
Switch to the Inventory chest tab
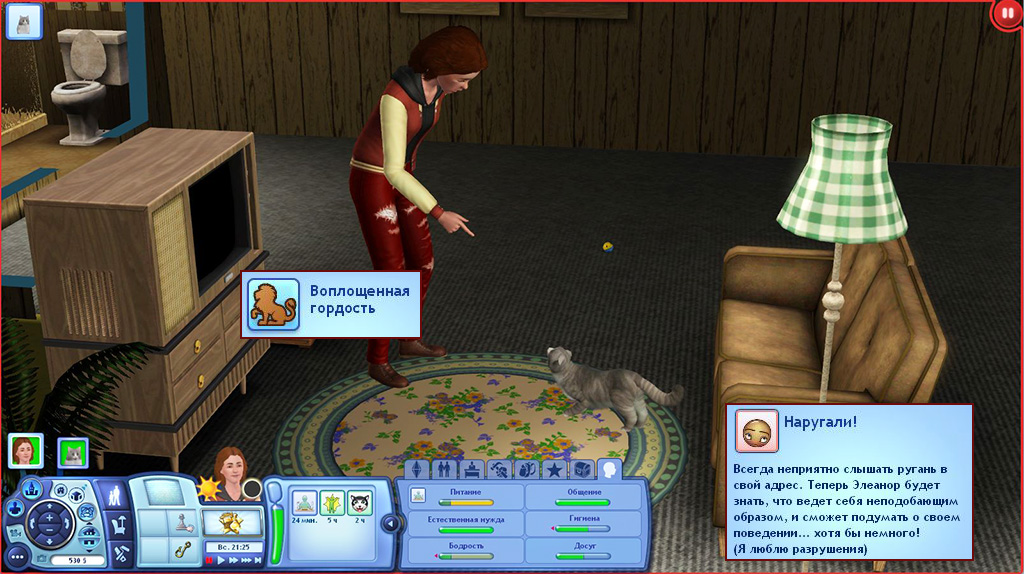pos(581,468)
